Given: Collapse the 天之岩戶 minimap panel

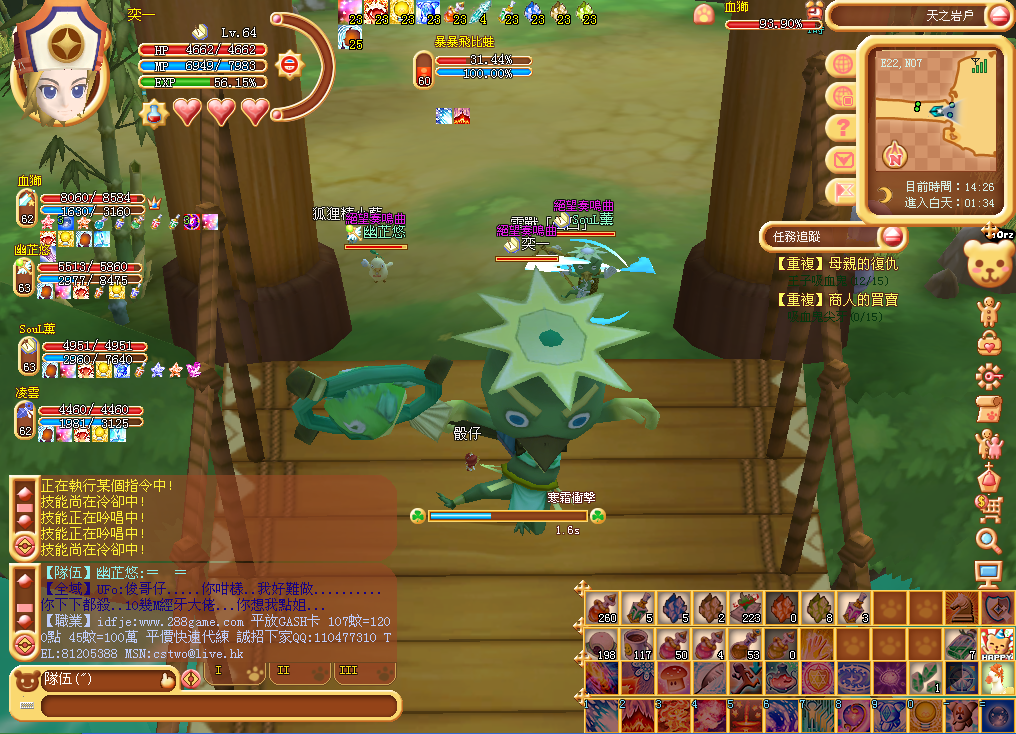Looking at the screenshot, I should click(x=998, y=15).
